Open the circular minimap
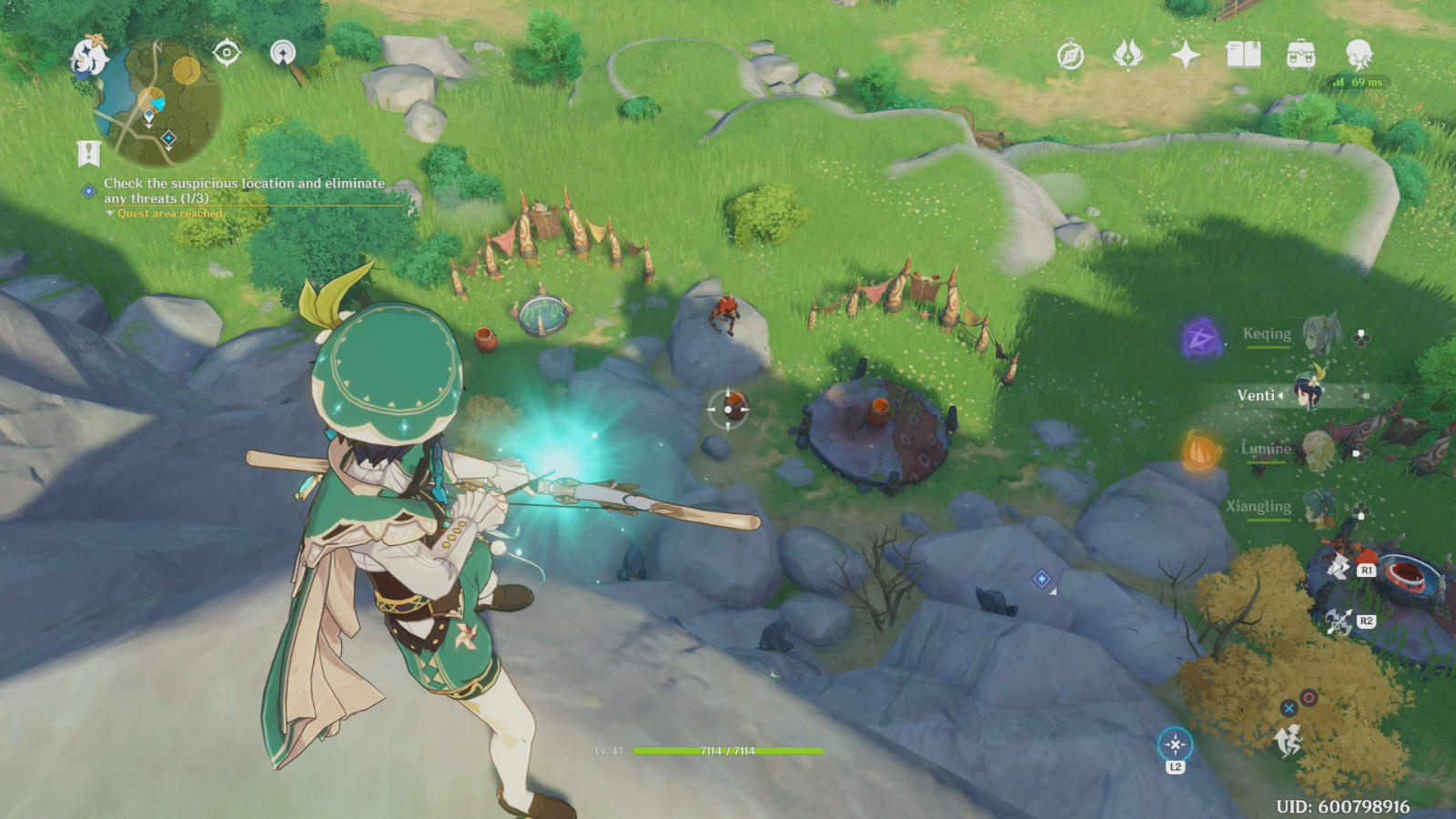 [158, 103]
